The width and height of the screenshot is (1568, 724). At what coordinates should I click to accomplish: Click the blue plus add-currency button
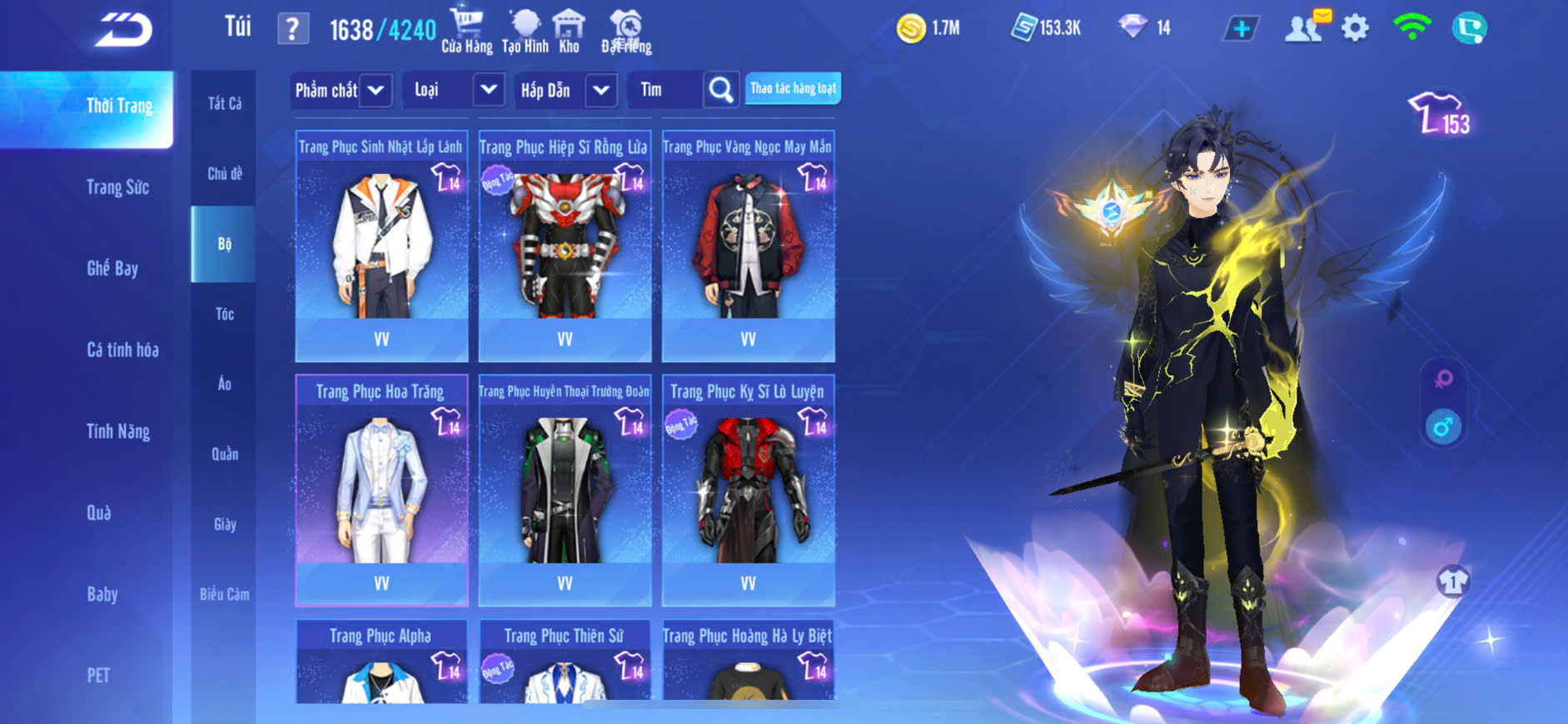(x=1241, y=29)
